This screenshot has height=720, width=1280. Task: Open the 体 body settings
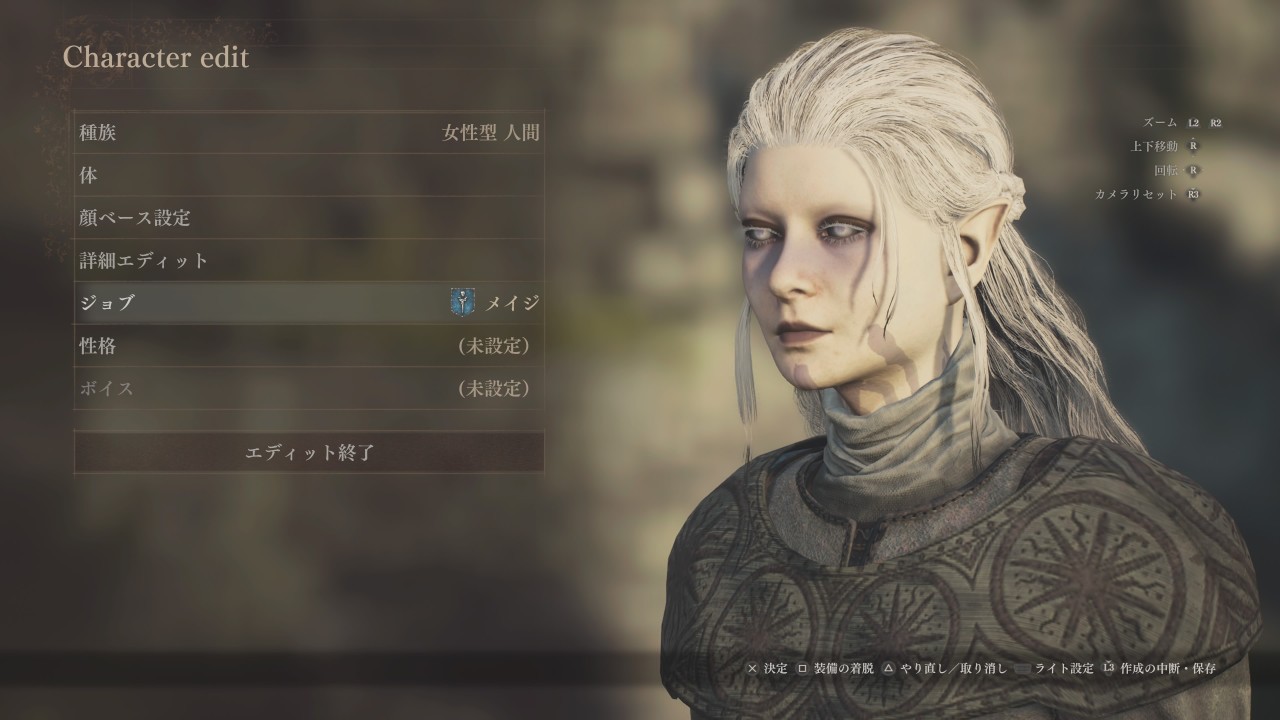pyautogui.click(x=309, y=175)
